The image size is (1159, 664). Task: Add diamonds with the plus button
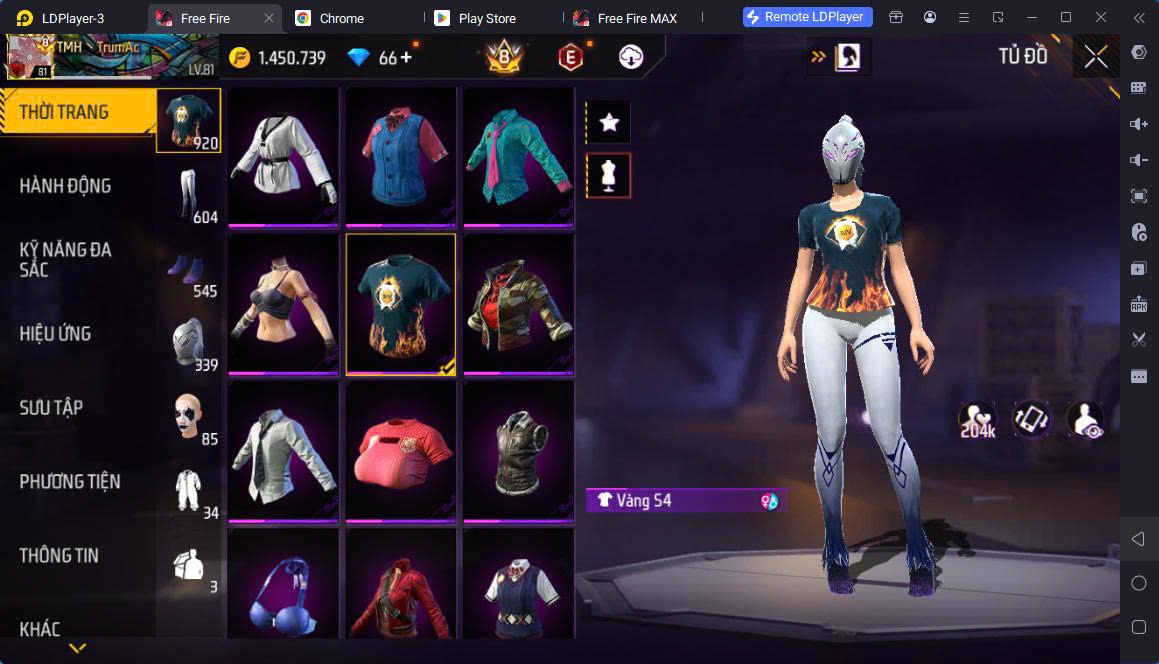[x=406, y=58]
